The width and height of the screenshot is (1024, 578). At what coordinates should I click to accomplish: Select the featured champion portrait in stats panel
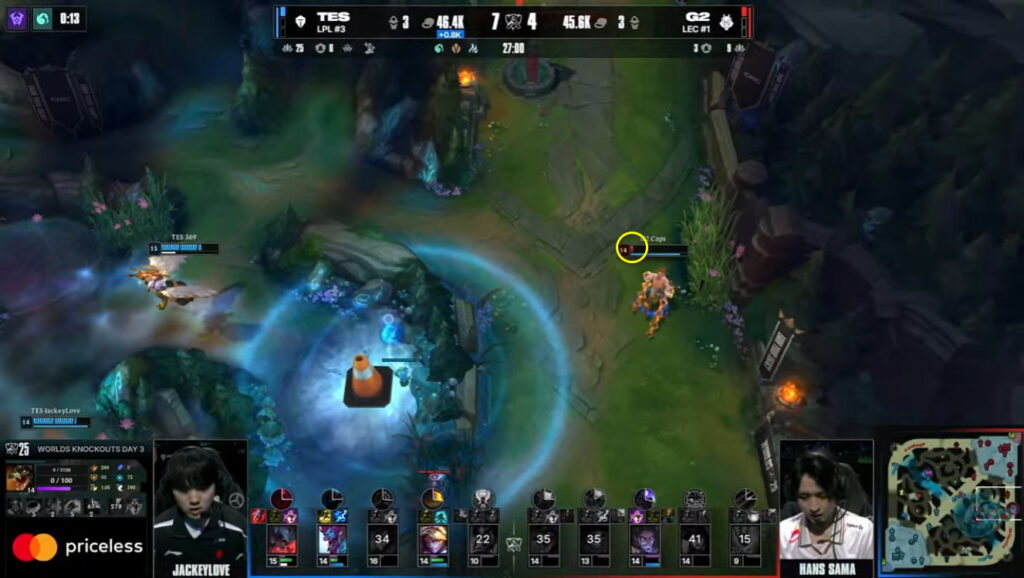pyautogui.click(x=19, y=479)
